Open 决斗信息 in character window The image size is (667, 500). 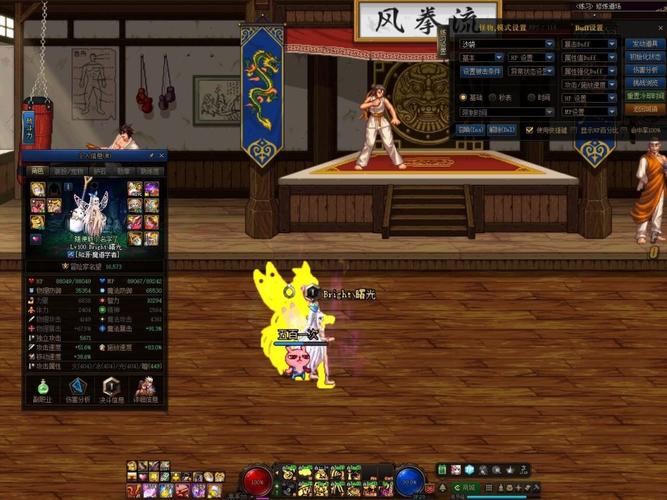tap(112, 390)
